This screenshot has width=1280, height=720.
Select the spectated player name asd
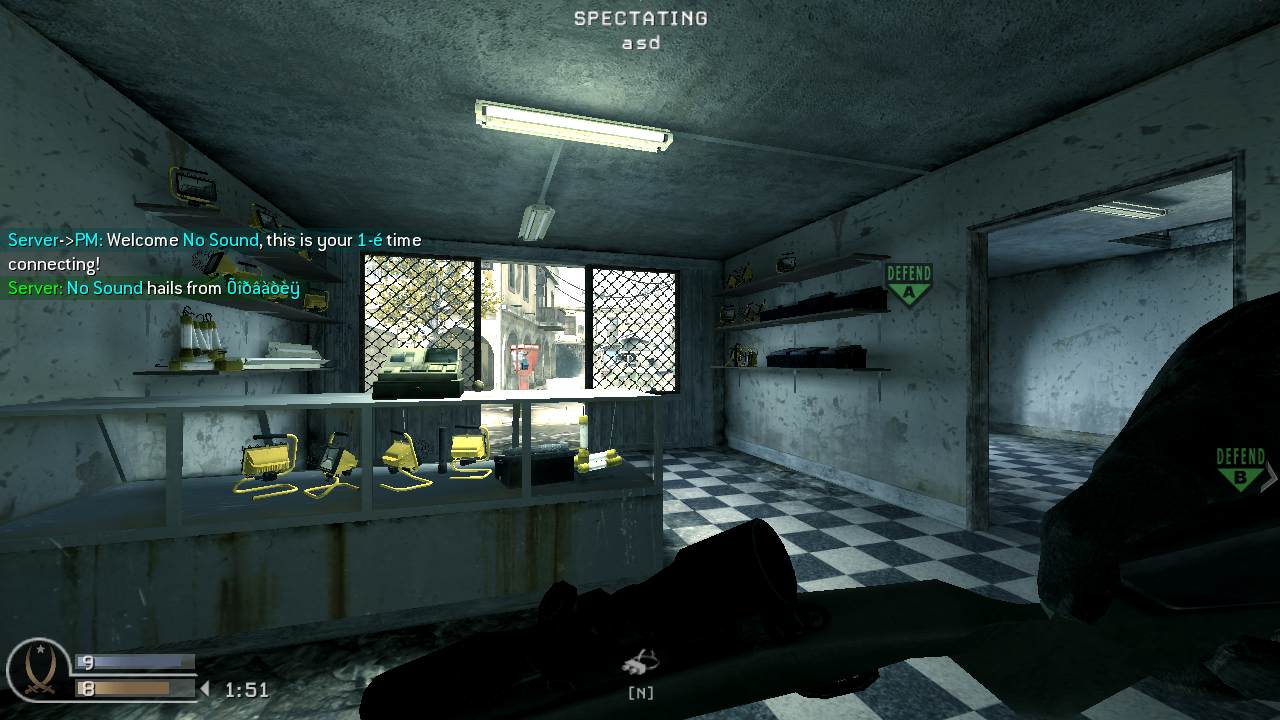[x=639, y=42]
